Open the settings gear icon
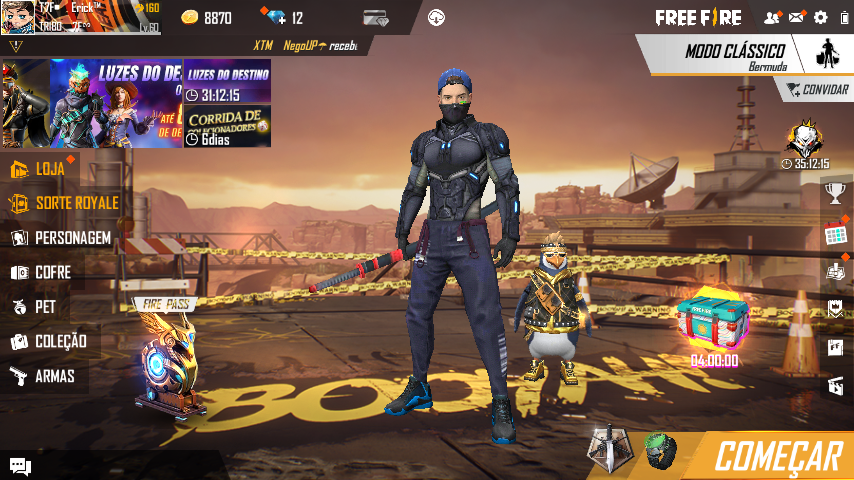Viewport: 854px width, 480px height. [x=821, y=17]
